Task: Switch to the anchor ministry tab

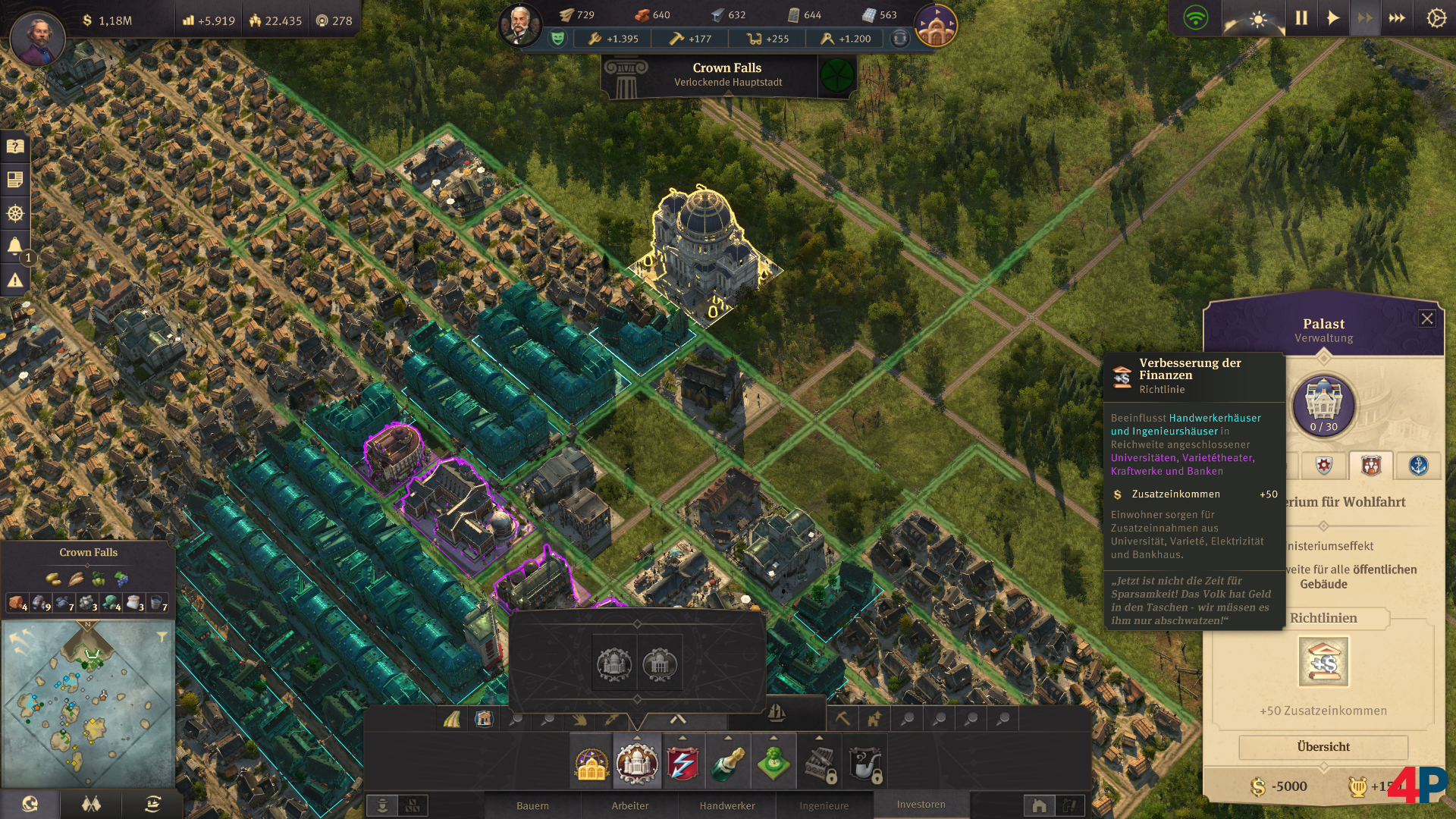Action: 1418,465
